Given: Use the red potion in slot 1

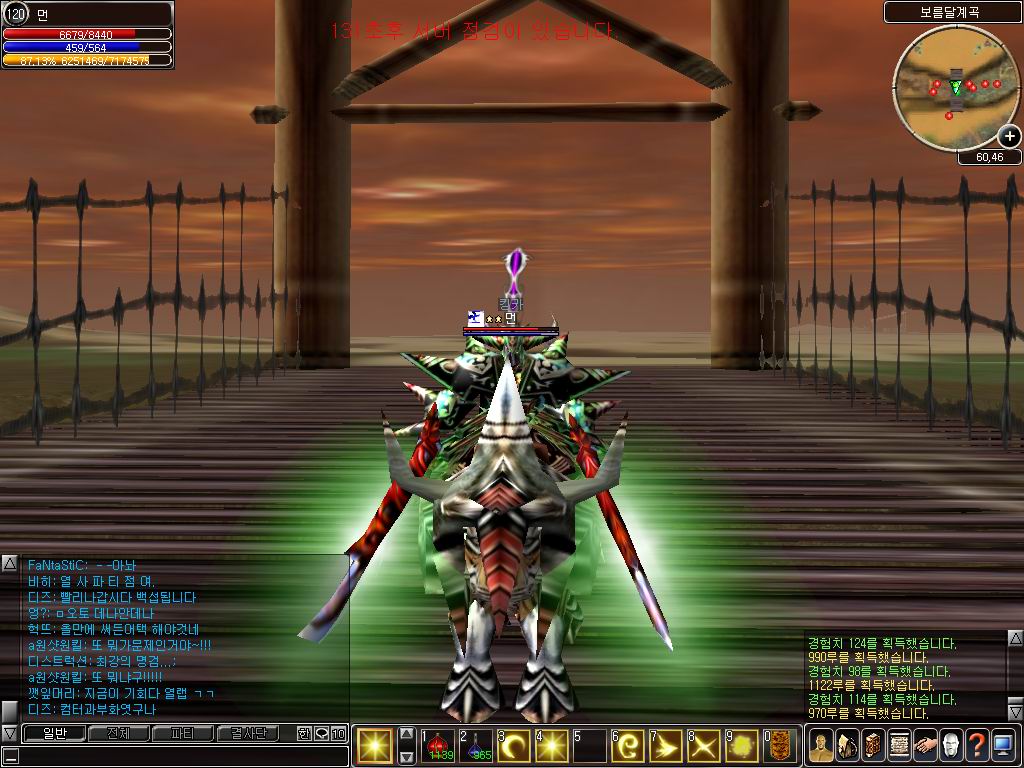Looking at the screenshot, I should [x=438, y=746].
